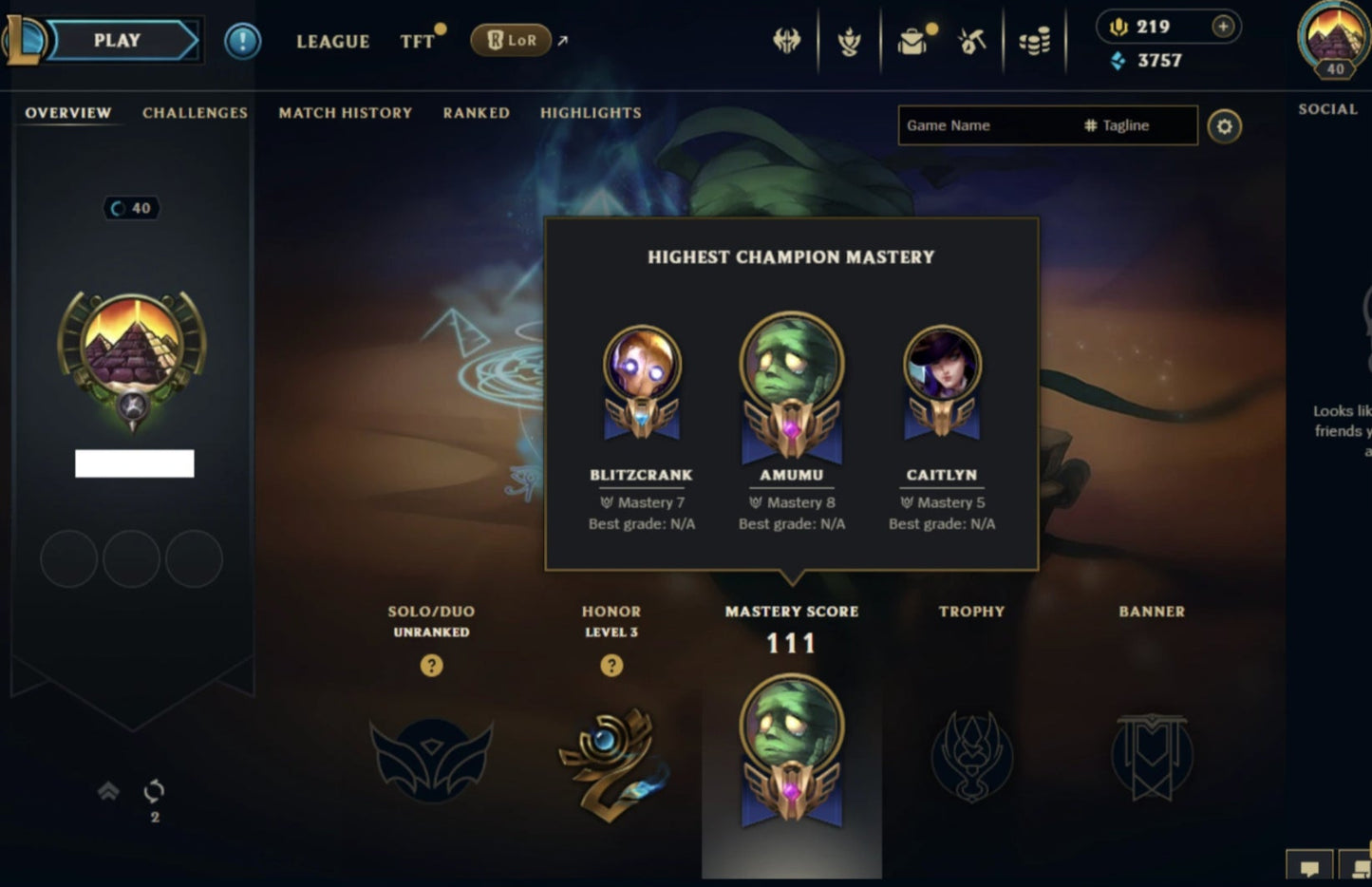This screenshot has width=1372, height=887.
Task: Open the Hextech Crafting hammer icon
Action: tap(970, 40)
